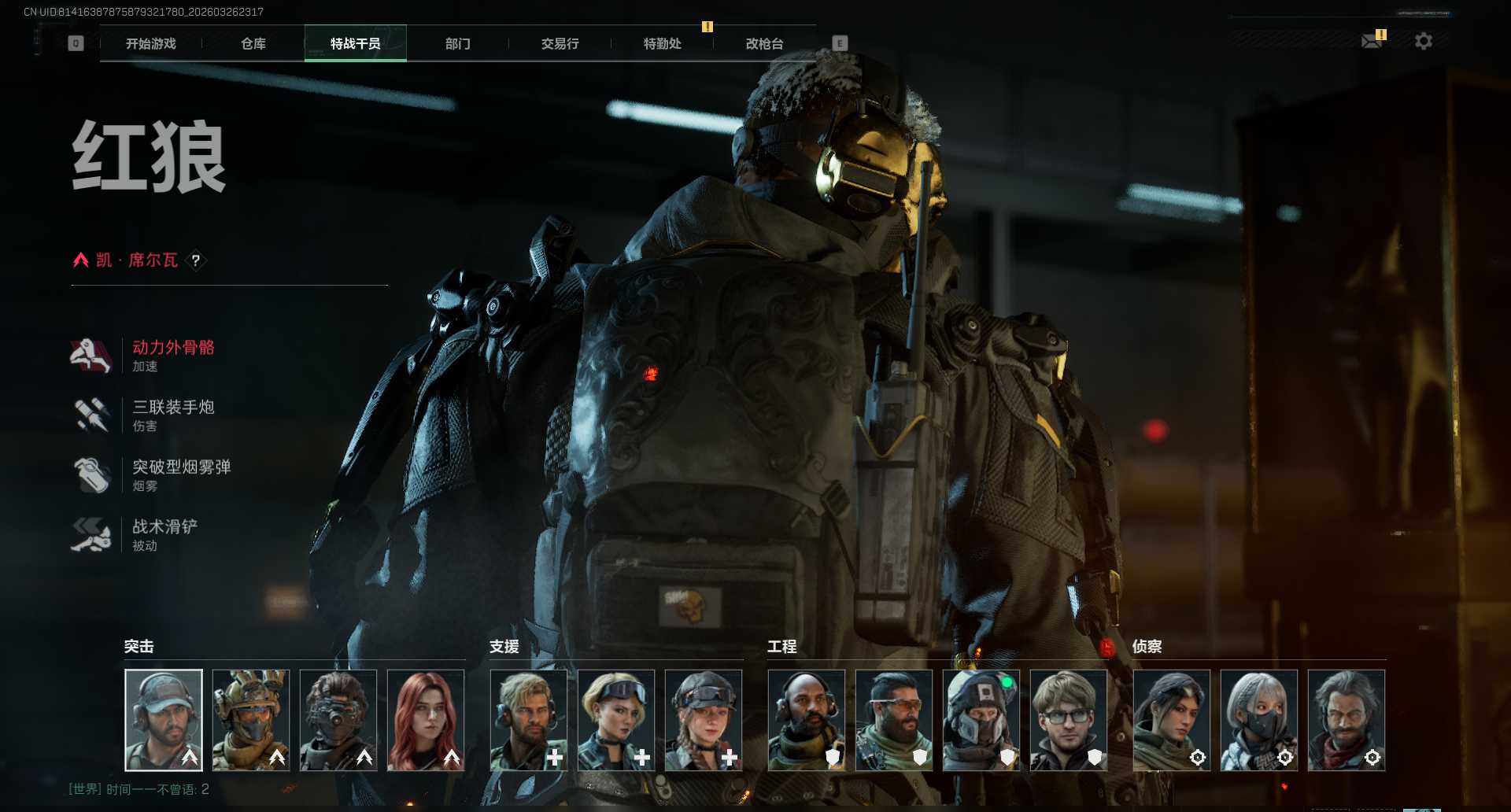
Task: Select the 特勤处 tab
Action: coord(663,44)
